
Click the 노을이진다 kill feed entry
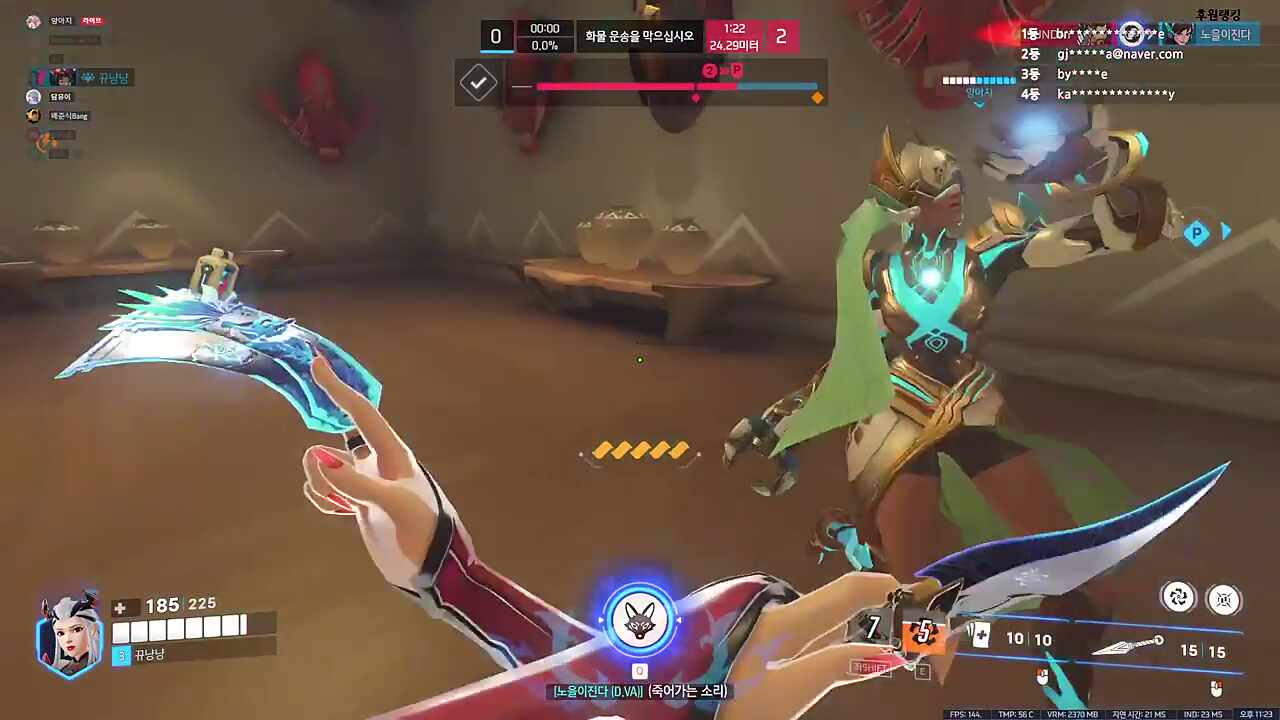tap(1225, 34)
